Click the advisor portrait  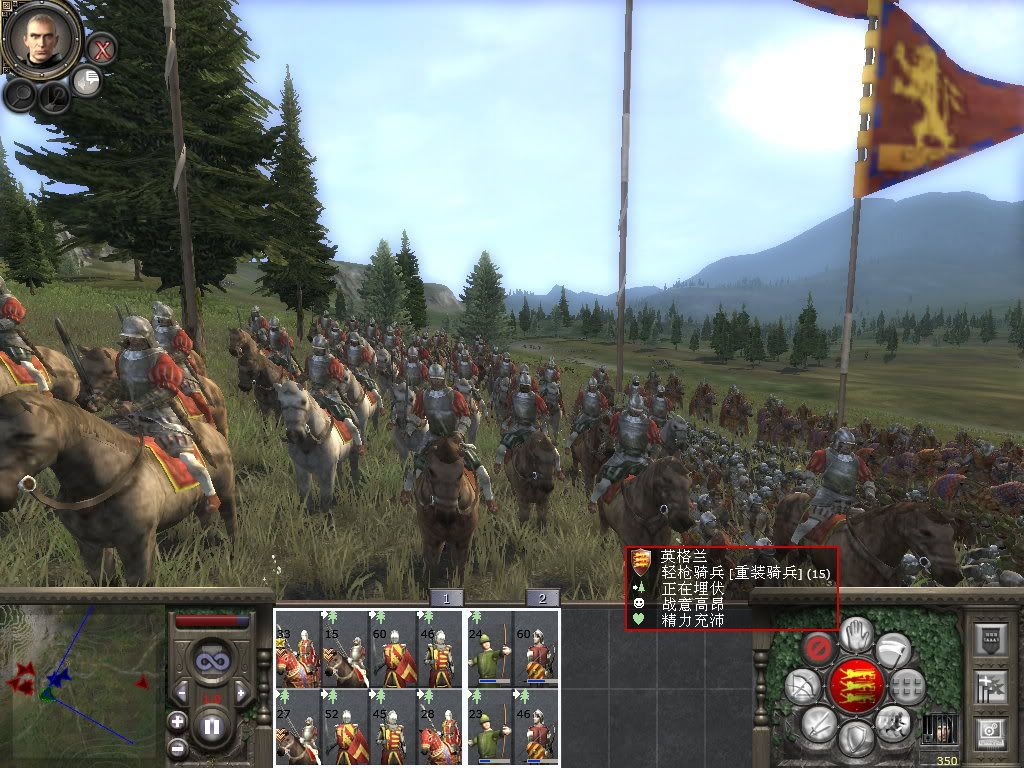(x=41, y=37)
